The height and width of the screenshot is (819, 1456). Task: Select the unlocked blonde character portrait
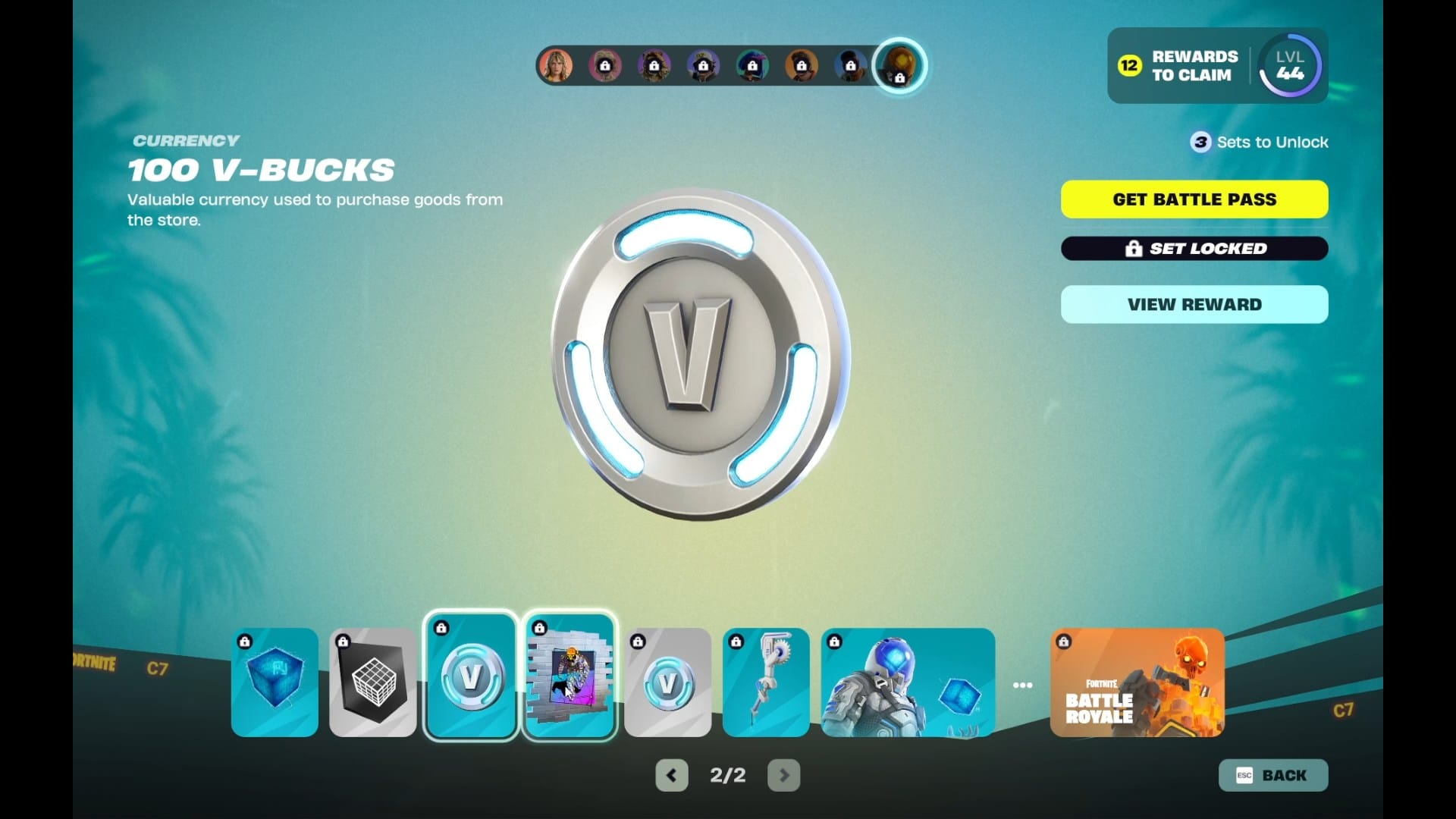pyautogui.click(x=556, y=66)
